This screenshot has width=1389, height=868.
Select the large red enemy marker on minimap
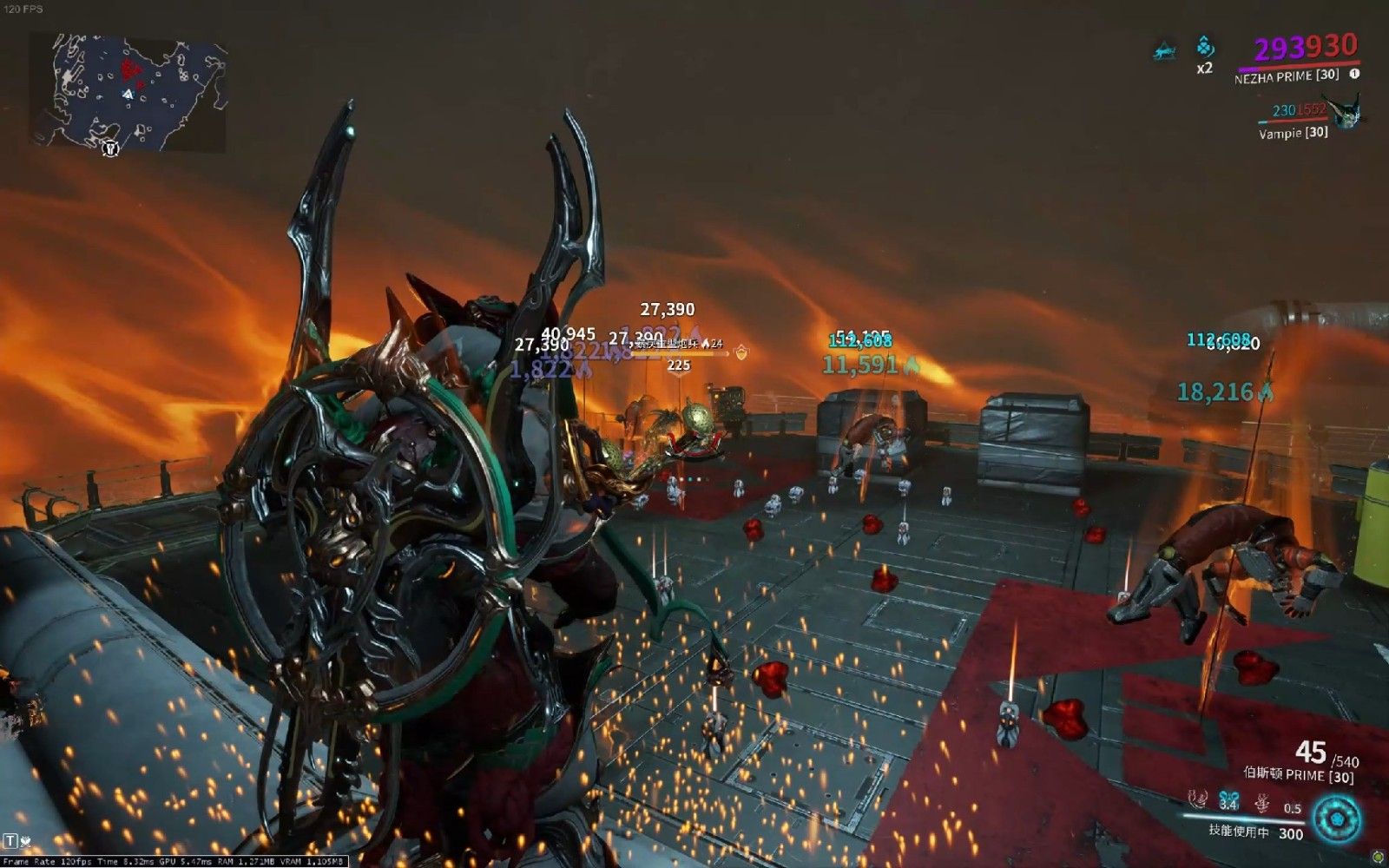pyautogui.click(x=130, y=68)
